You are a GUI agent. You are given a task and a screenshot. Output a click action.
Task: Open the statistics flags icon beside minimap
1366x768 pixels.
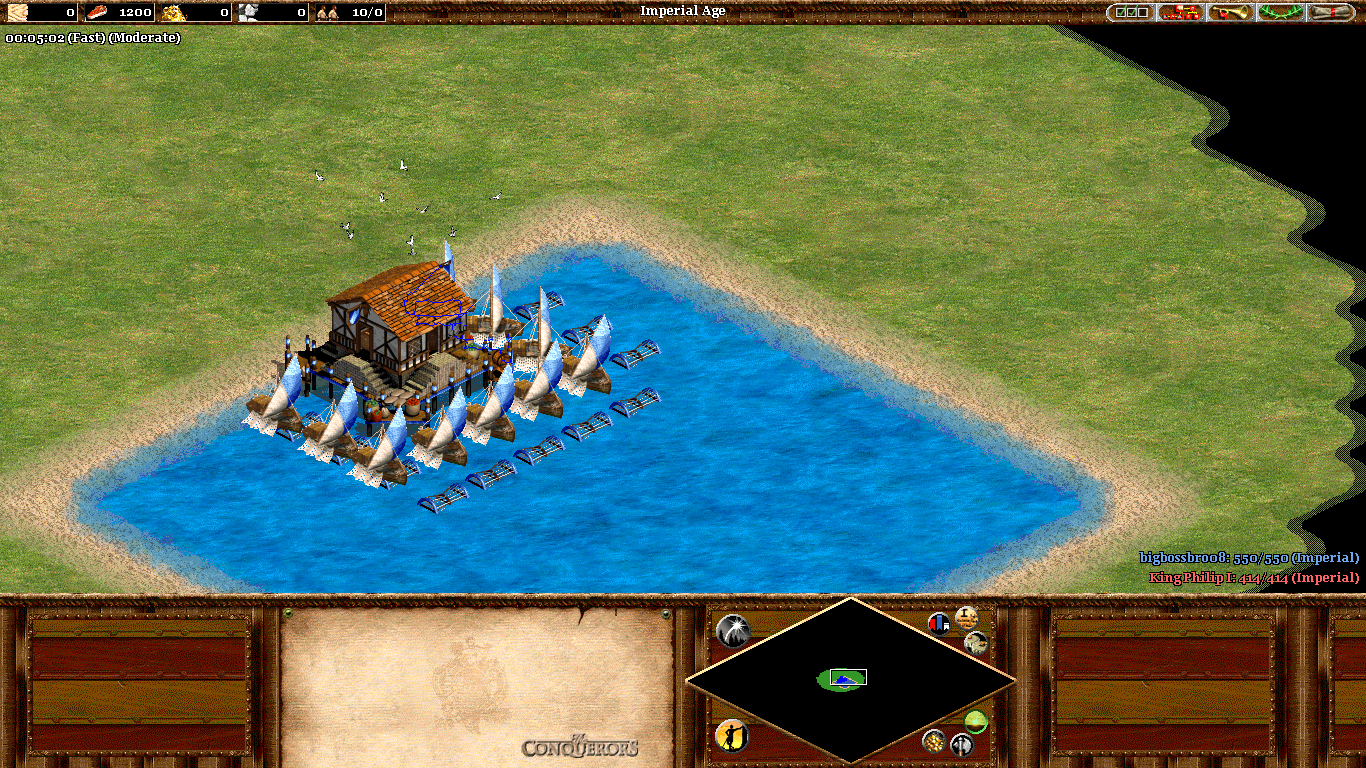938,623
